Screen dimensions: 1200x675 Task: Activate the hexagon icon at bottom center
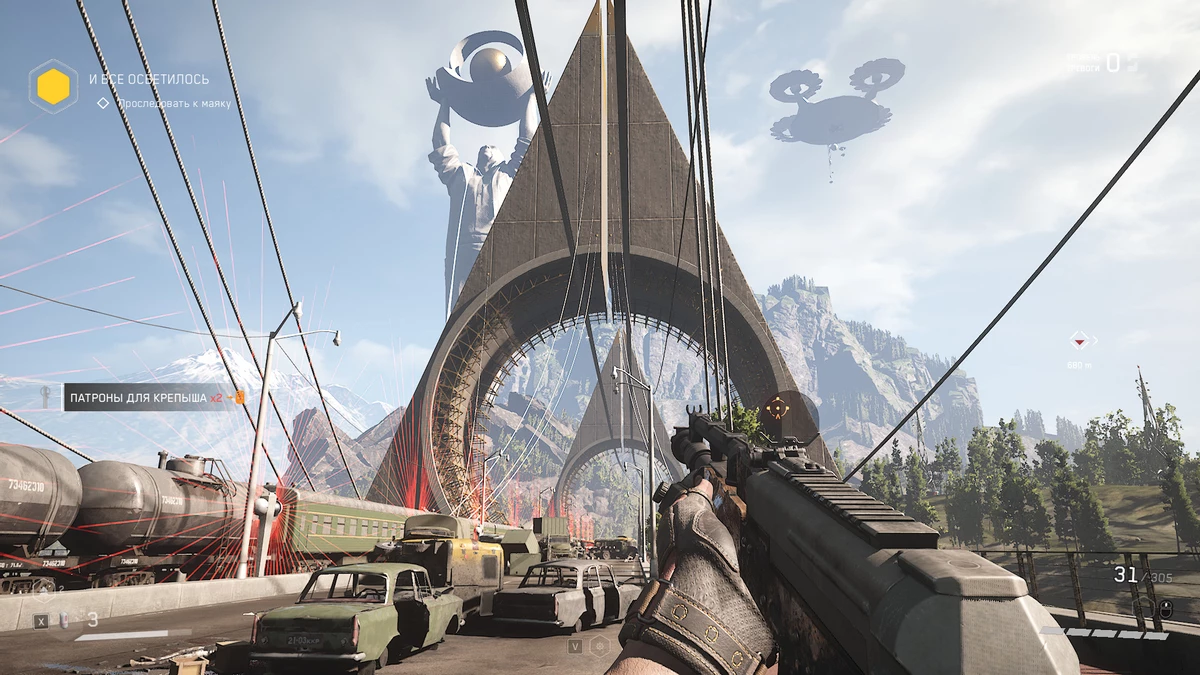pos(600,646)
